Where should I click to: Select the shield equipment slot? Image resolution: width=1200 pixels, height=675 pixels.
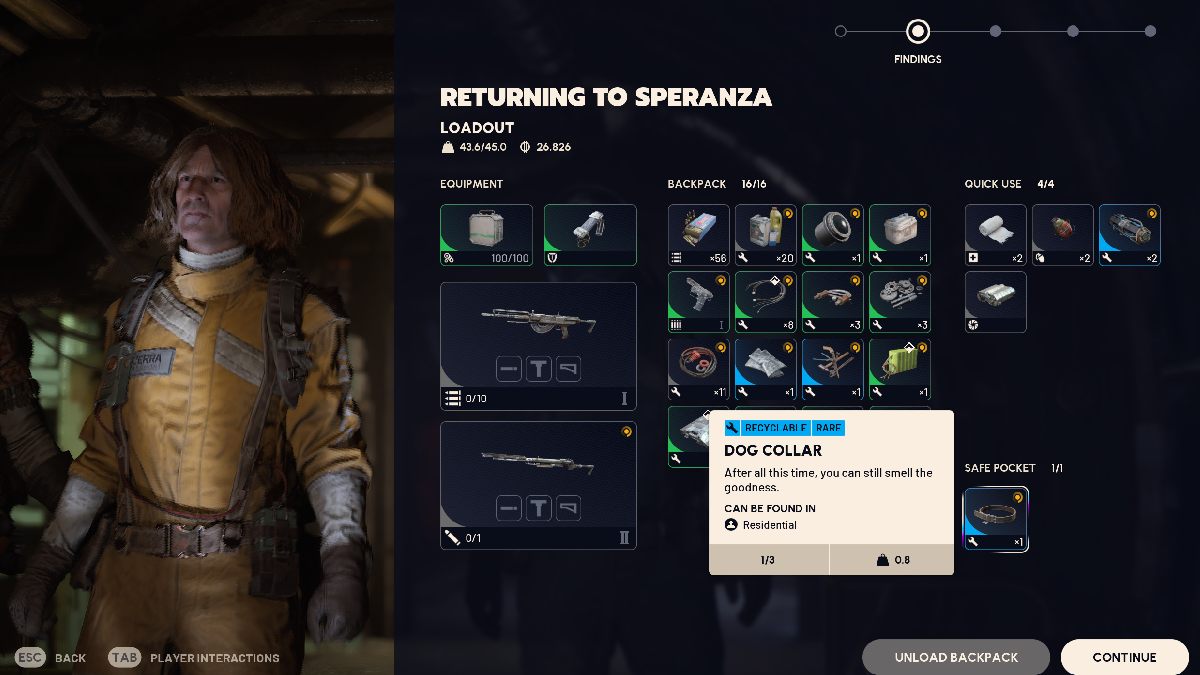tap(590, 235)
